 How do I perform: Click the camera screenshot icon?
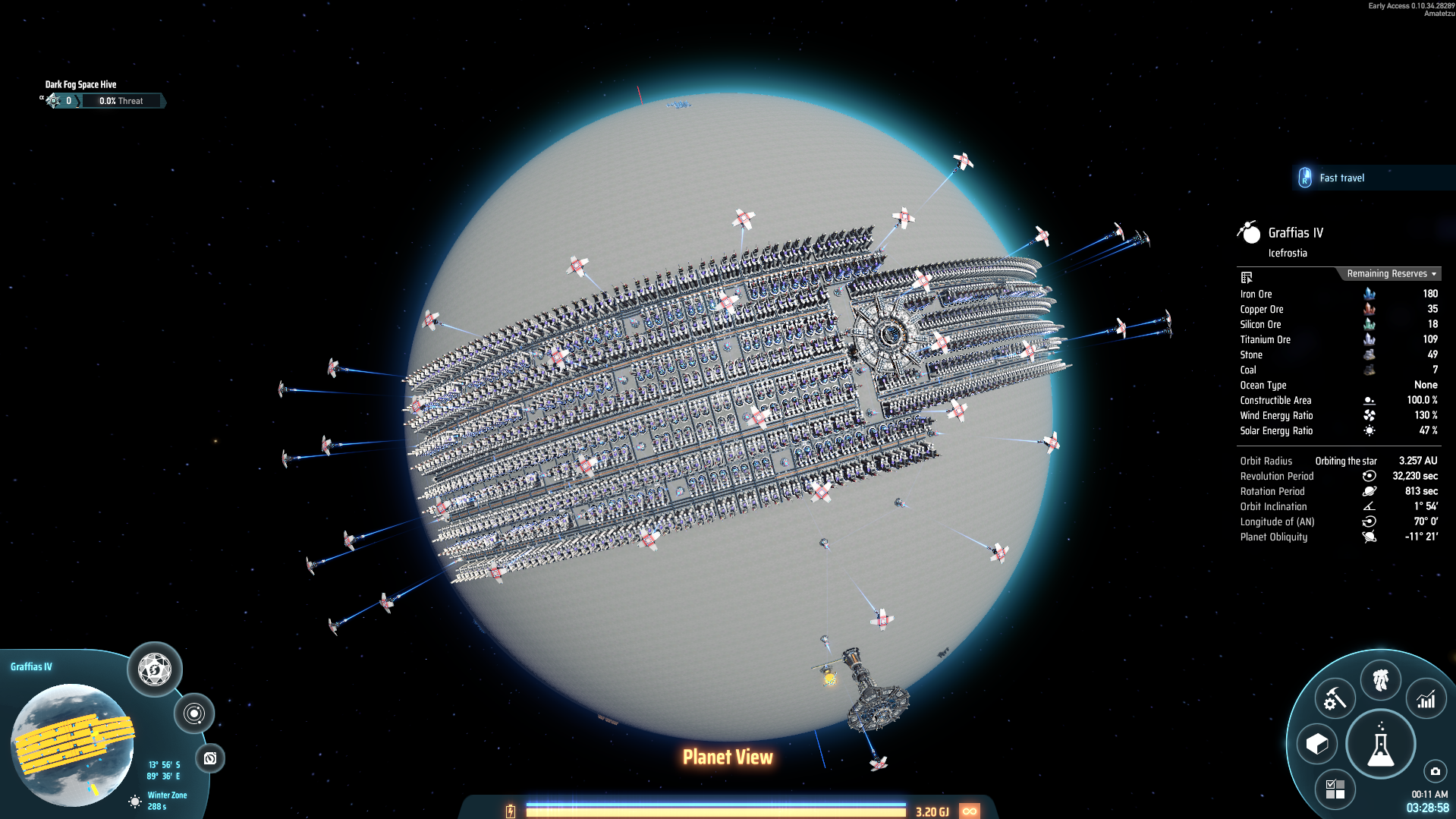pyautogui.click(x=1435, y=771)
